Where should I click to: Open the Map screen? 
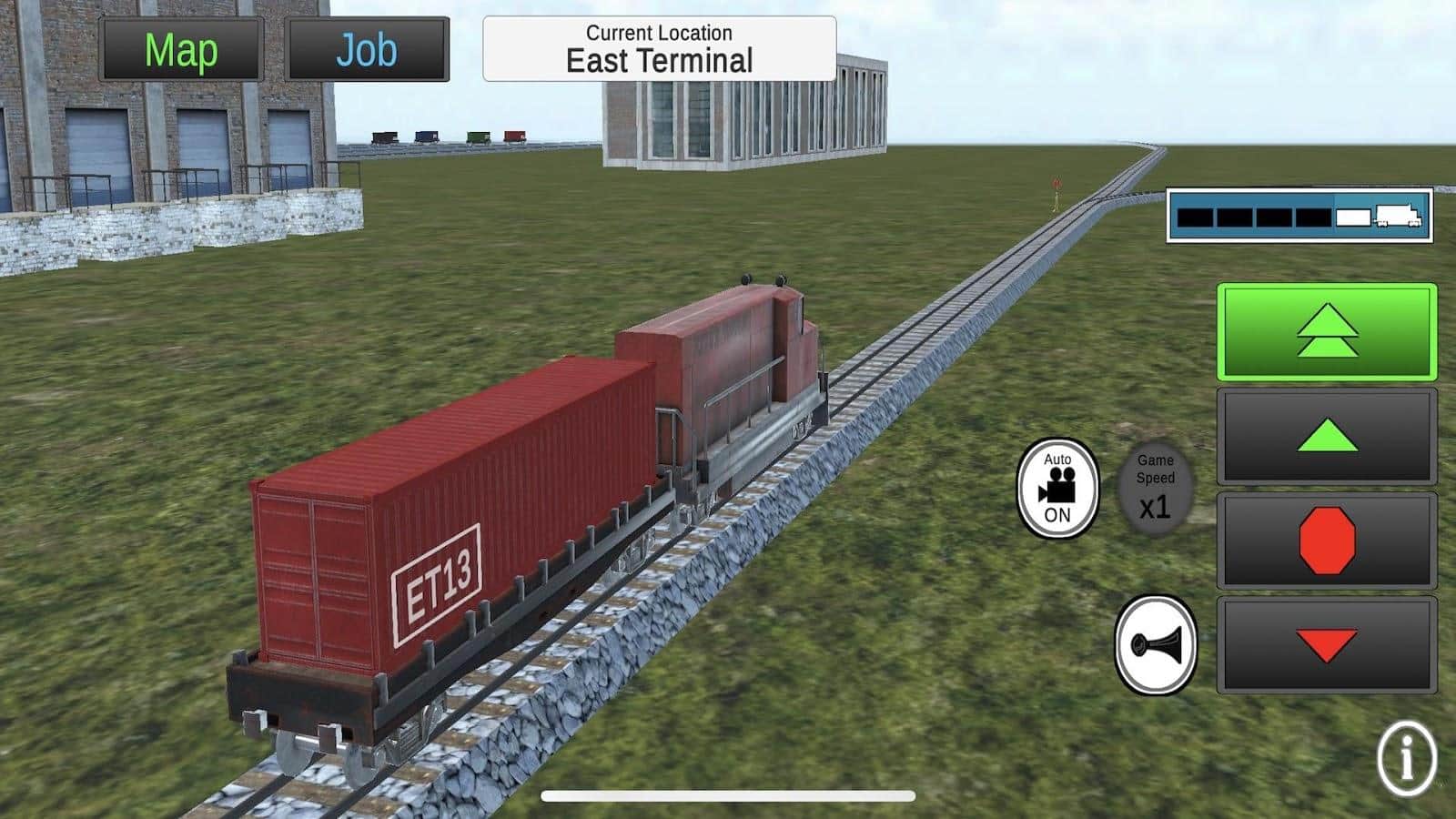pyautogui.click(x=181, y=50)
